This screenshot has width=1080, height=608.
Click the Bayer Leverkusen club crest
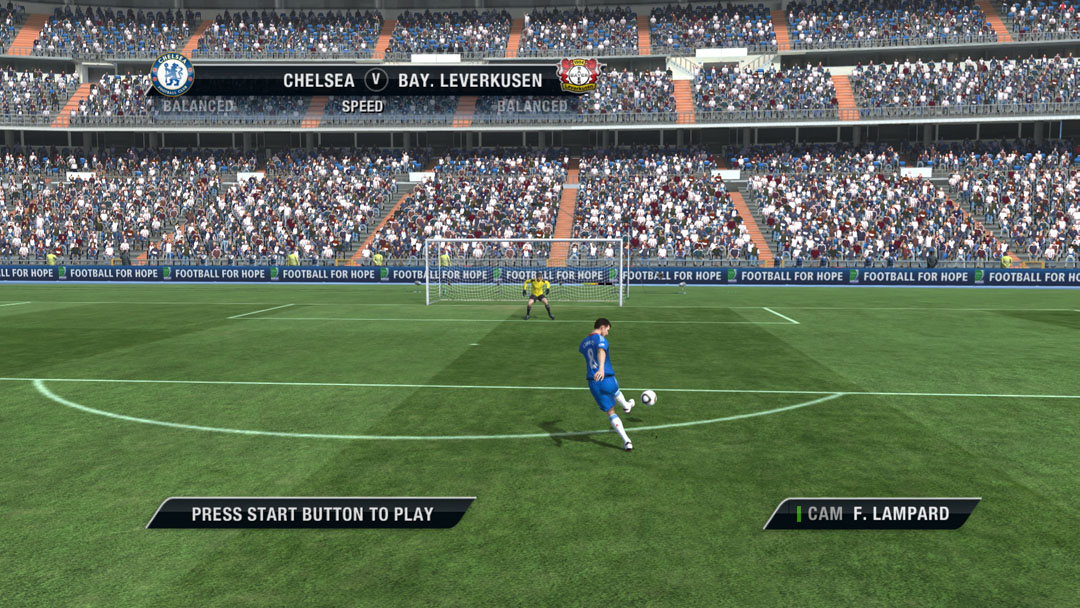[577, 75]
